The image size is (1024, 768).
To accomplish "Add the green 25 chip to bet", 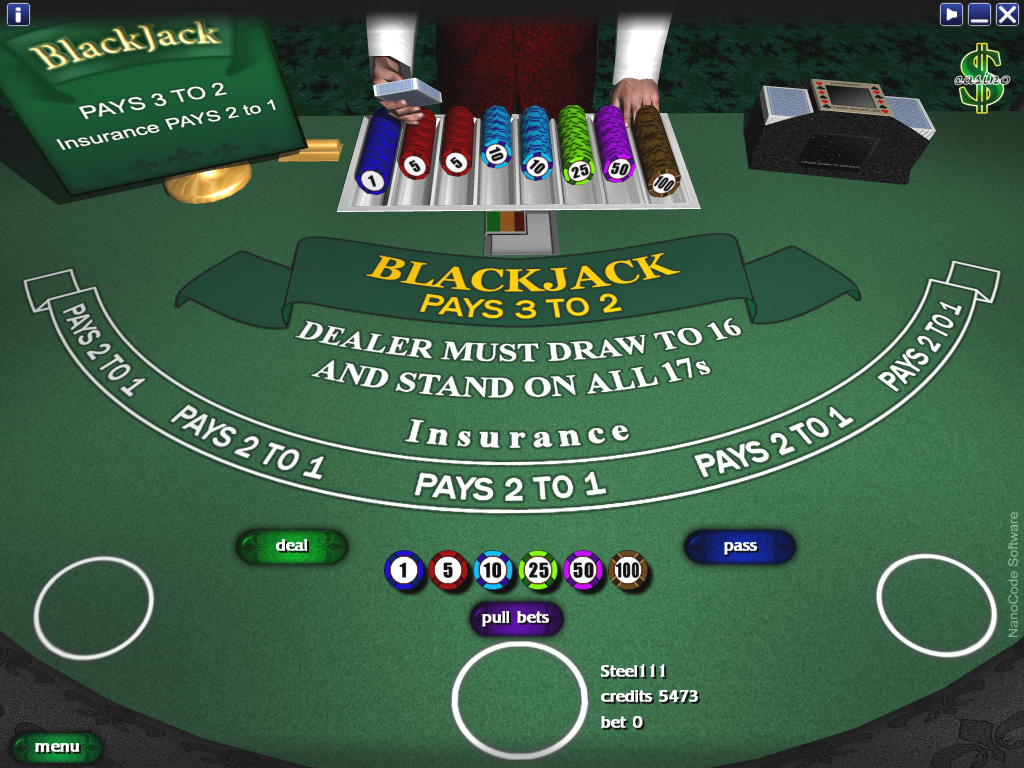I will coord(538,571).
